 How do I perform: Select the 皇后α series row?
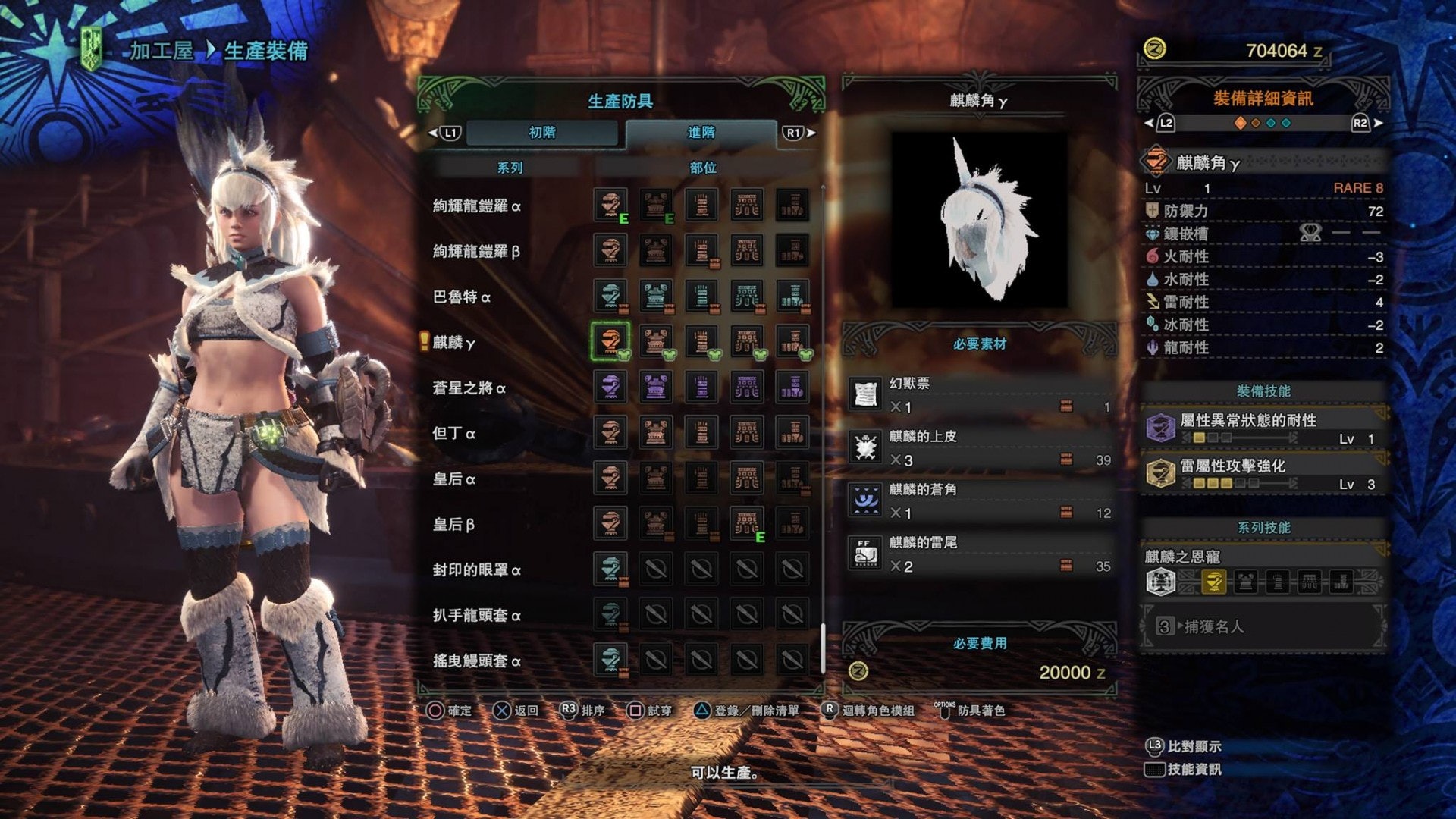pos(454,479)
